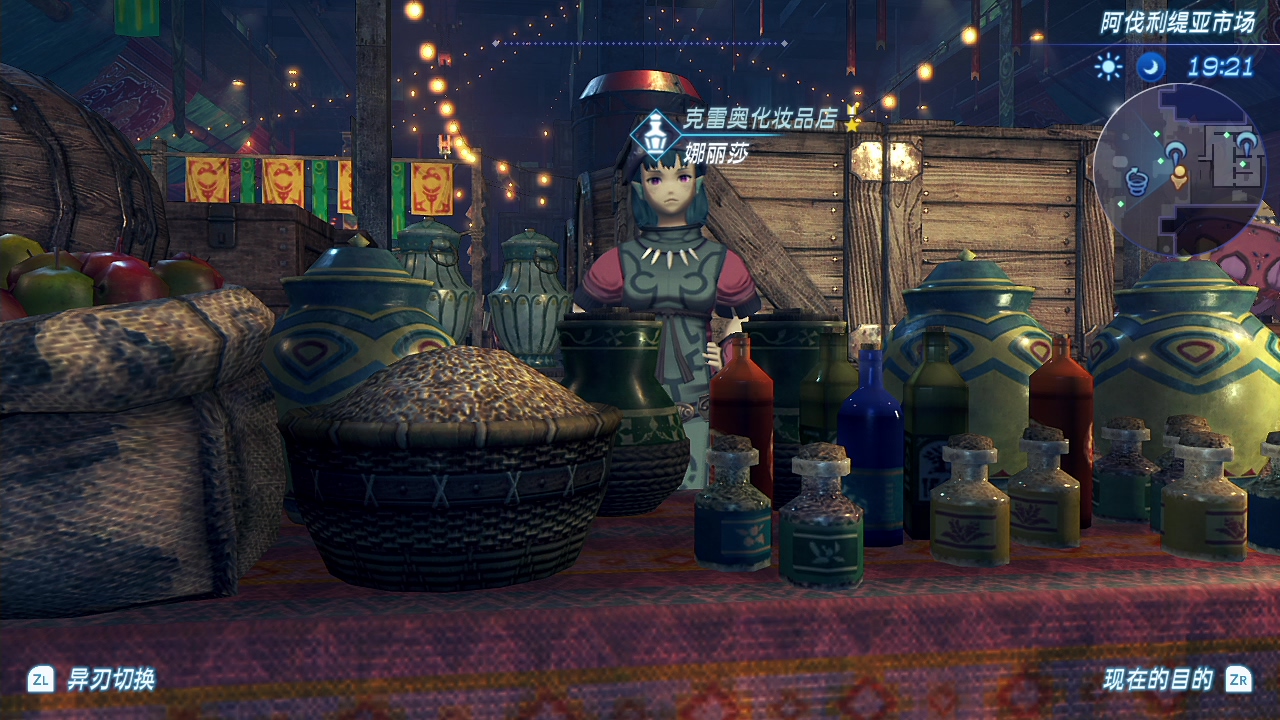Select the 克雷奥化妆品店 shop name label
This screenshot has height=720, width=1280.
tap(759, 118)
